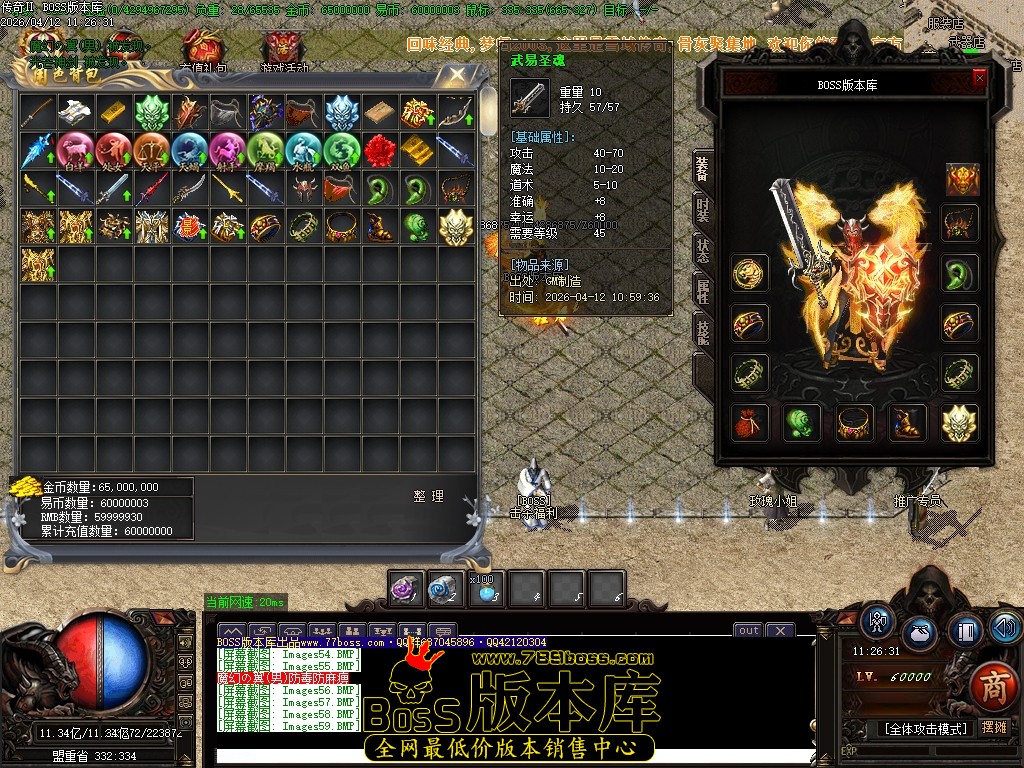Pick the 天蝎 Scorpio zodiac orb

tap(189, 150)
